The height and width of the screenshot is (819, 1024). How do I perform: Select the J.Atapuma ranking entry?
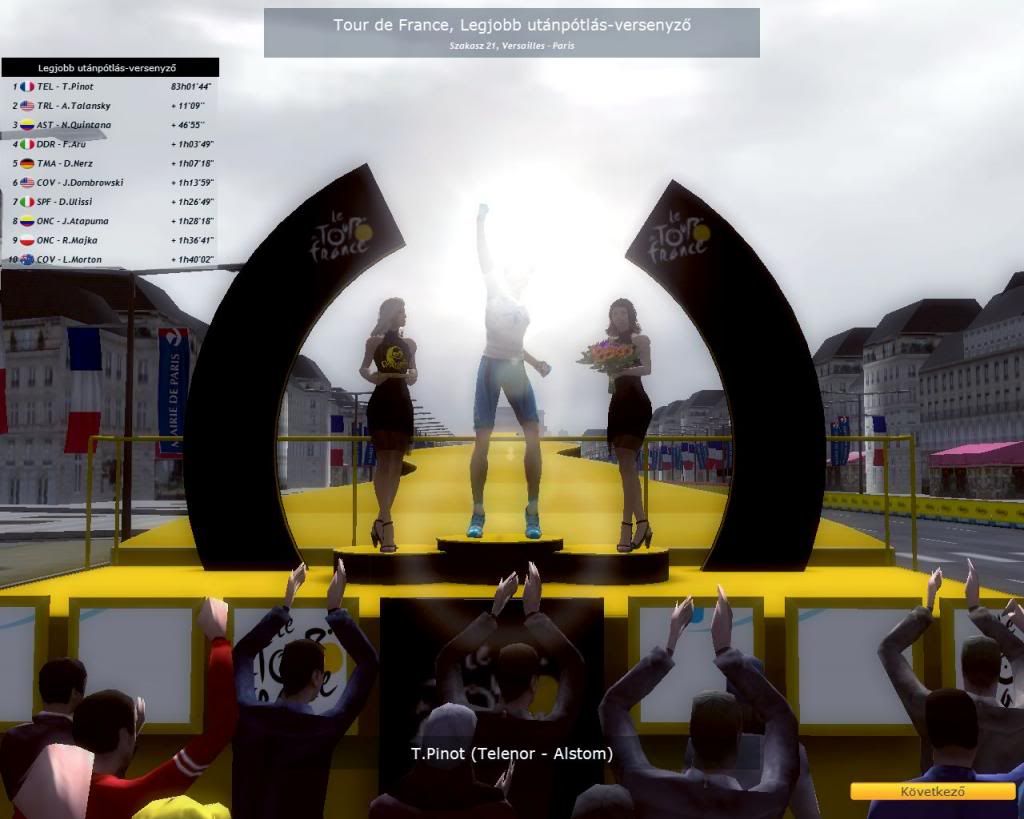[110, 221]
